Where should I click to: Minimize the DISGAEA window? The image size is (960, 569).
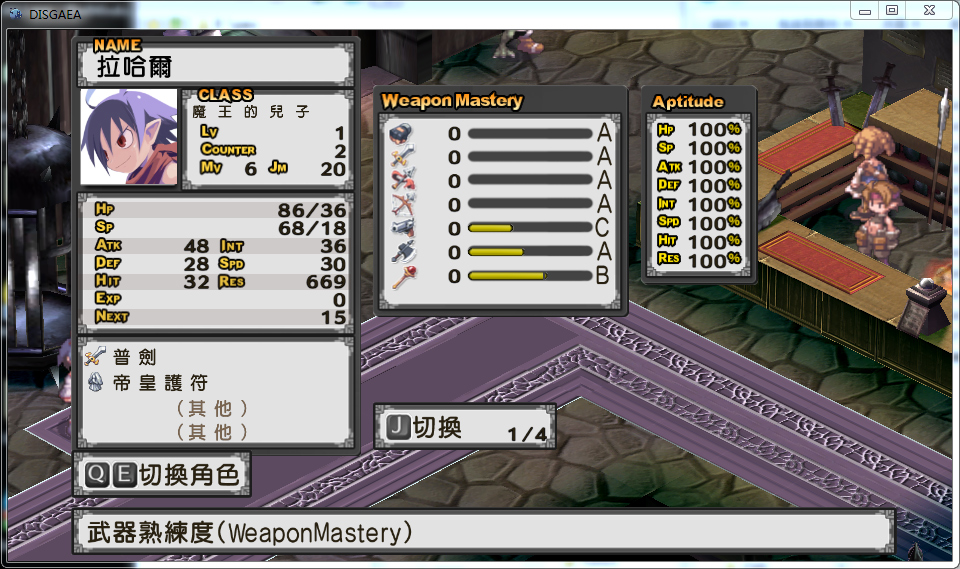click(x=865, y=10)
